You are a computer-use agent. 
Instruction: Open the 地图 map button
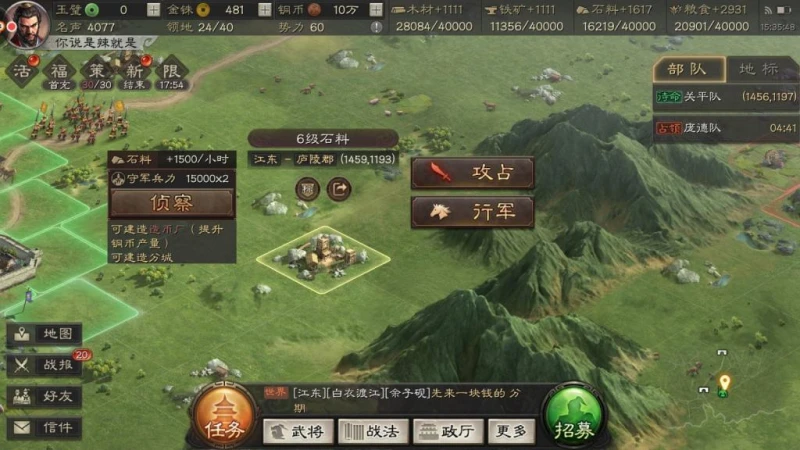pos(45,334)
